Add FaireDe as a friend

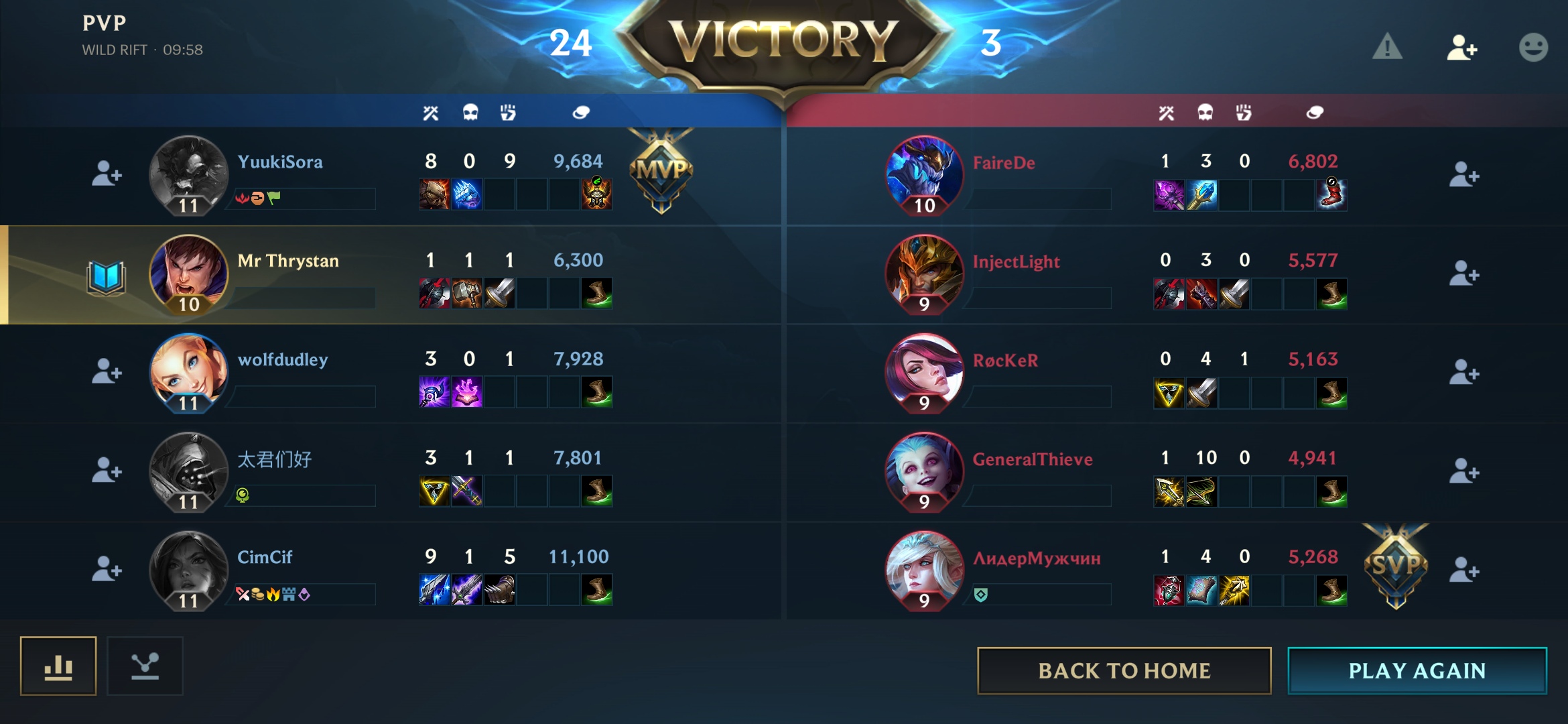[1463, 176]
